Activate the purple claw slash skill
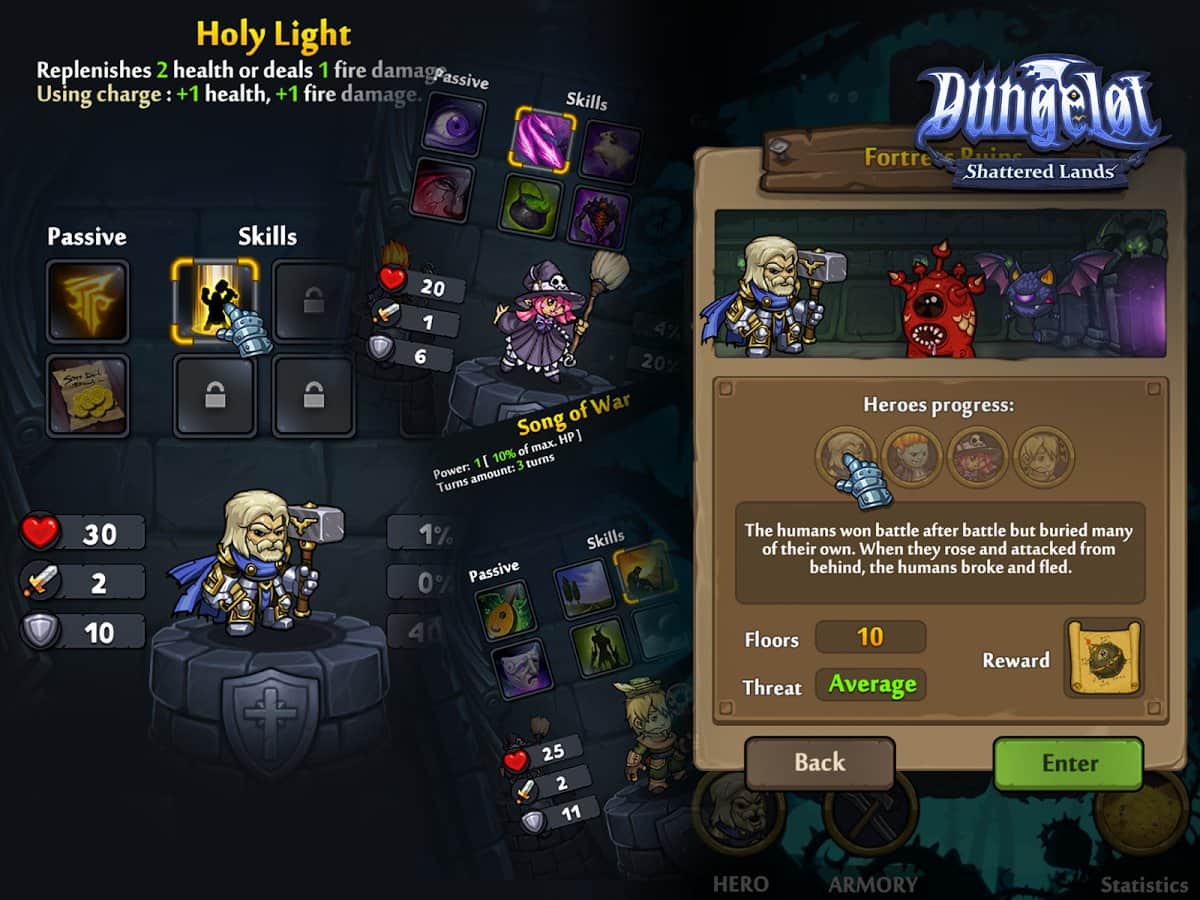The height and width of the screenshot is (900, 1200). click(545, 140)
